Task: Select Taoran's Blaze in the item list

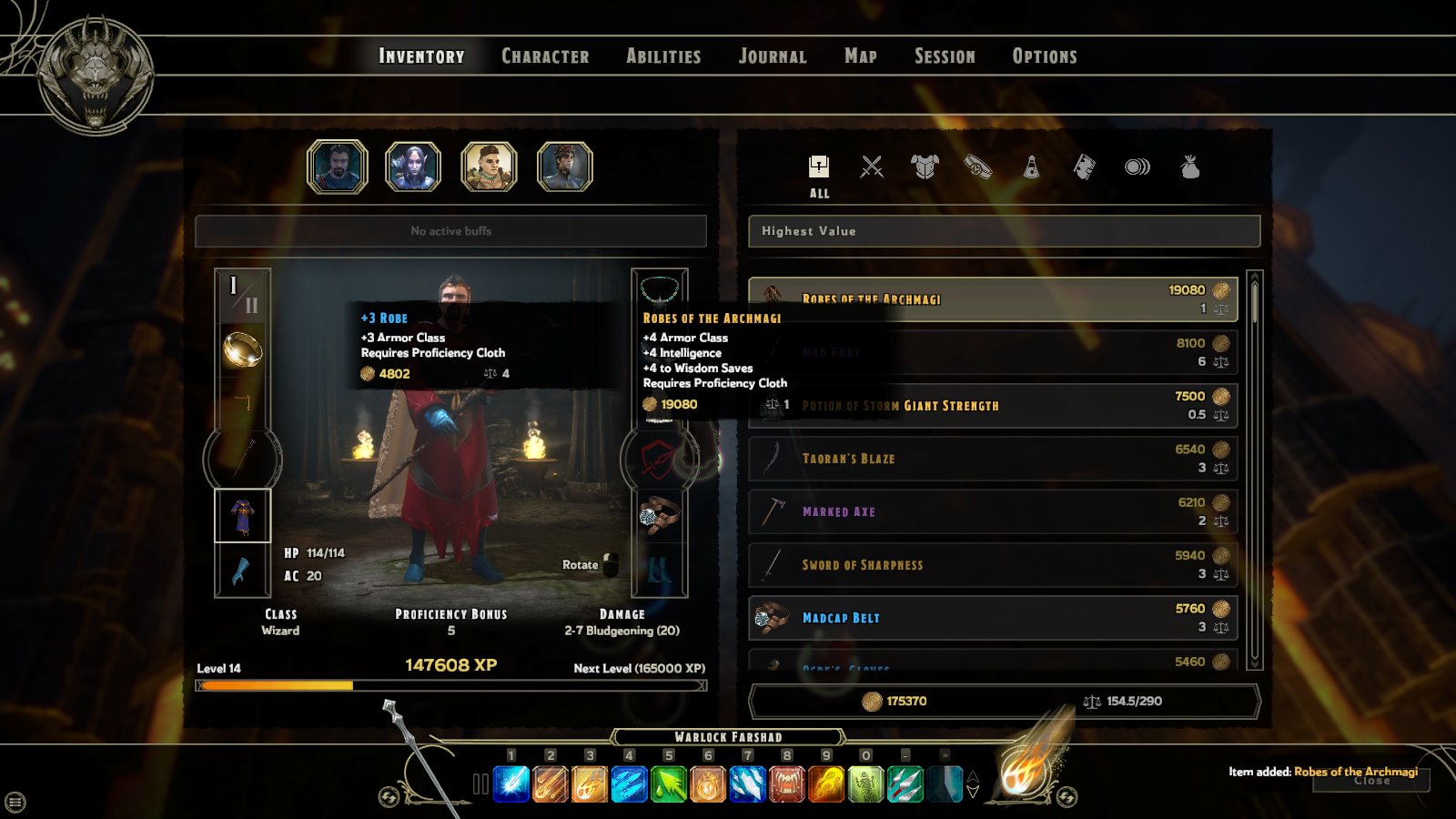Action: pos(993,459)
